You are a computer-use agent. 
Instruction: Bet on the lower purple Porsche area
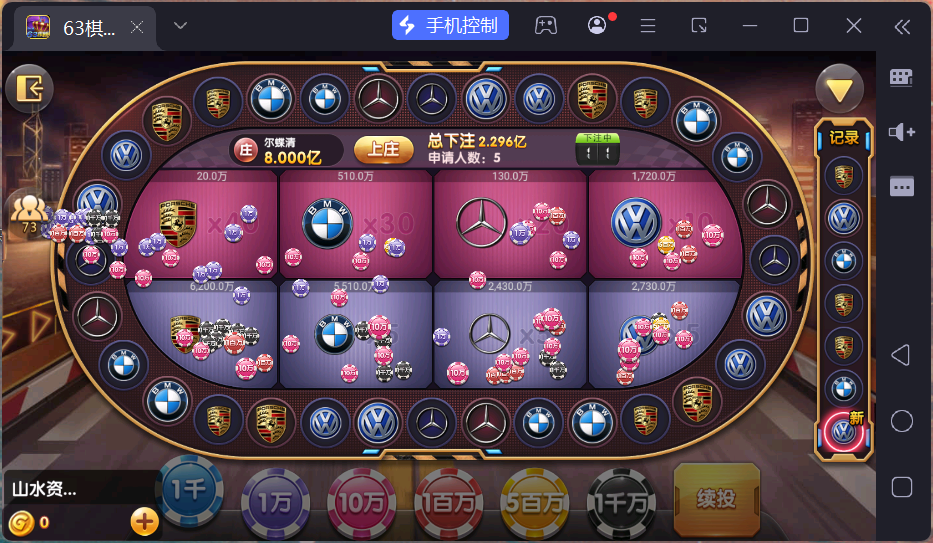[205, 335]
